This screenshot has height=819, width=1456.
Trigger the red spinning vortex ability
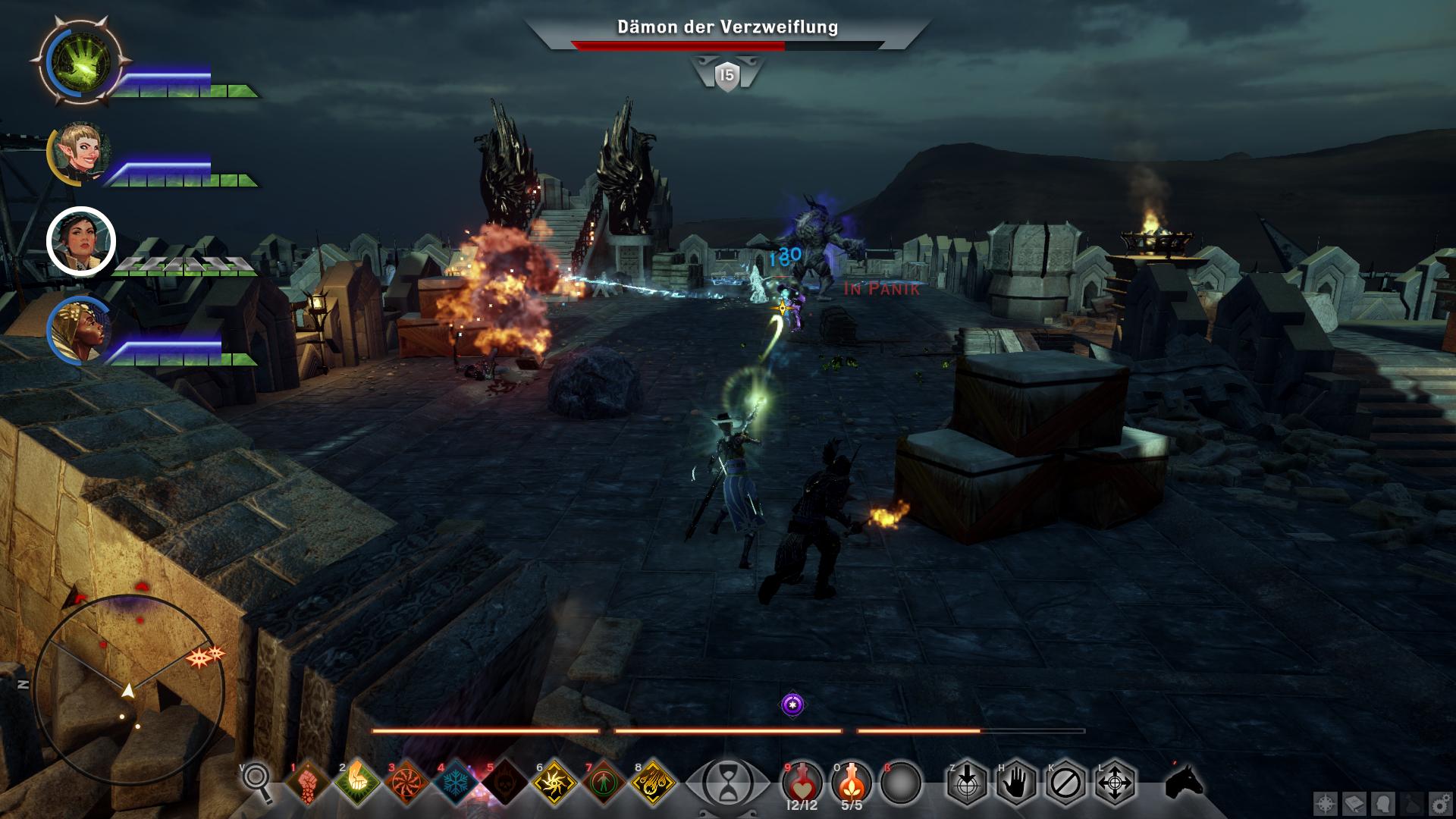[406, 782]
